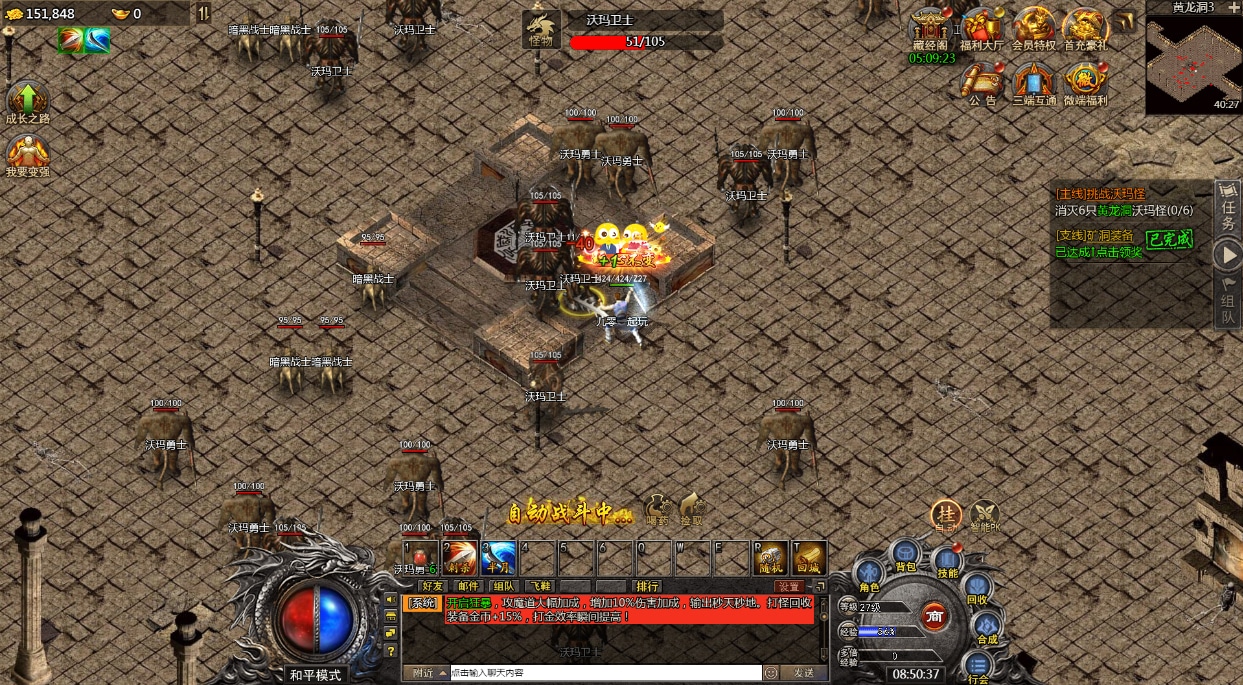Open the 技能 skills panel

(x=947, y=562)
